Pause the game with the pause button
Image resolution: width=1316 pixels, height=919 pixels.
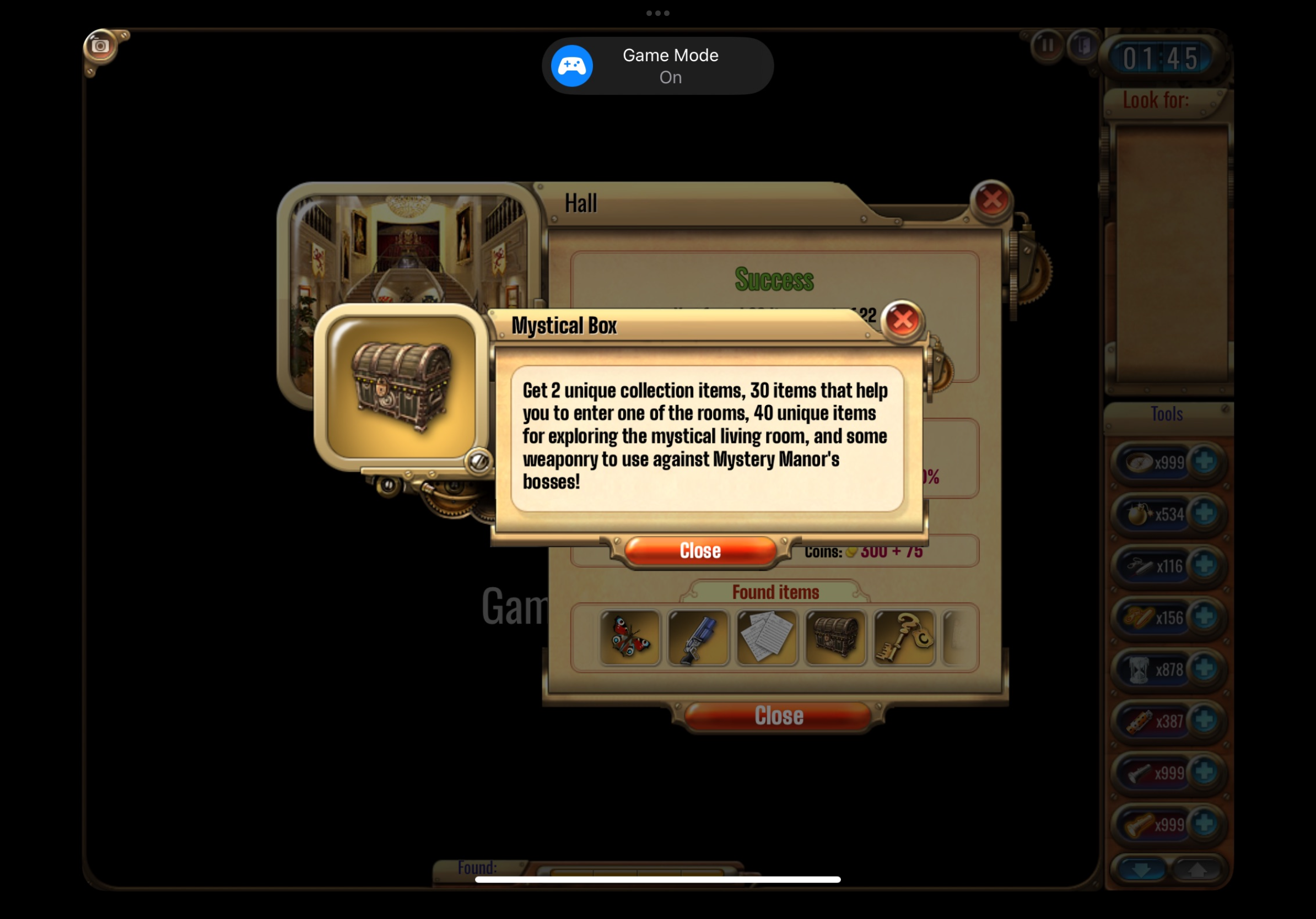(1047, 45)
